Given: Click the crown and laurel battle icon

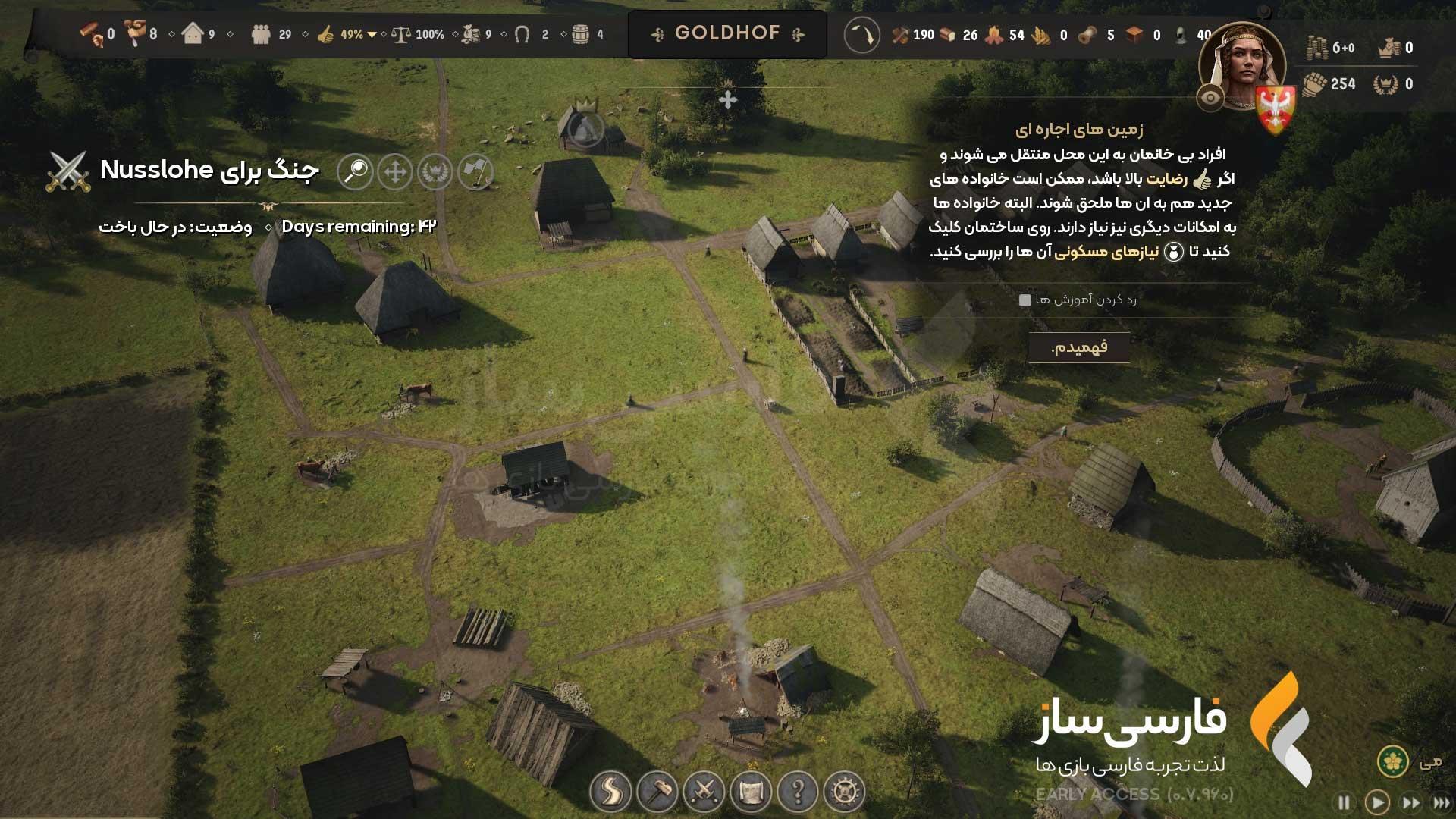Looking at the screenshot, I should tap(435, 171).
